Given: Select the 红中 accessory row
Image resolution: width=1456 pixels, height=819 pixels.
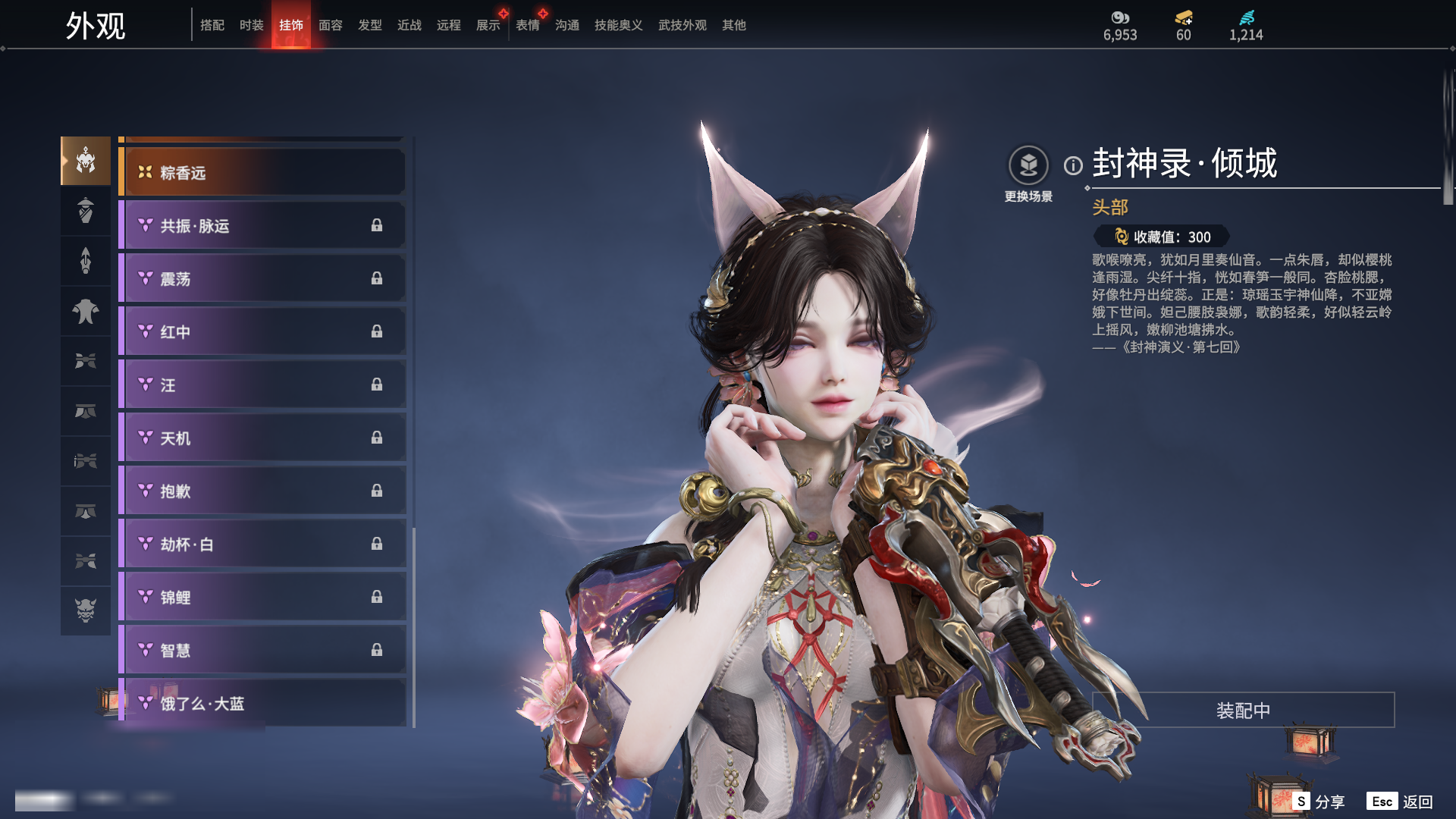Looking at the screenshot, I should pyautogui.click(x=262, y=332).
